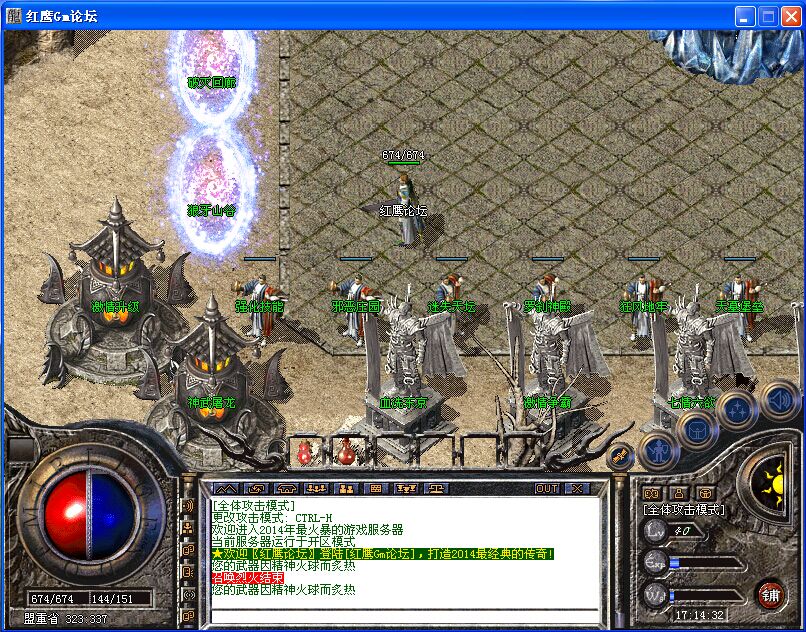Click the single person icon above attack mode
806x632 pixels.
point(678,492)
